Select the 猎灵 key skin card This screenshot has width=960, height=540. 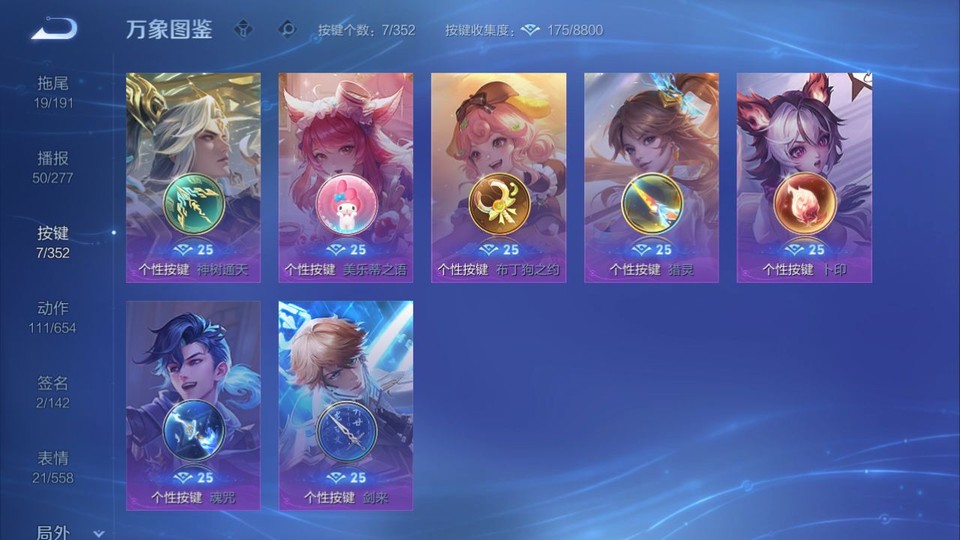point(652,177)
